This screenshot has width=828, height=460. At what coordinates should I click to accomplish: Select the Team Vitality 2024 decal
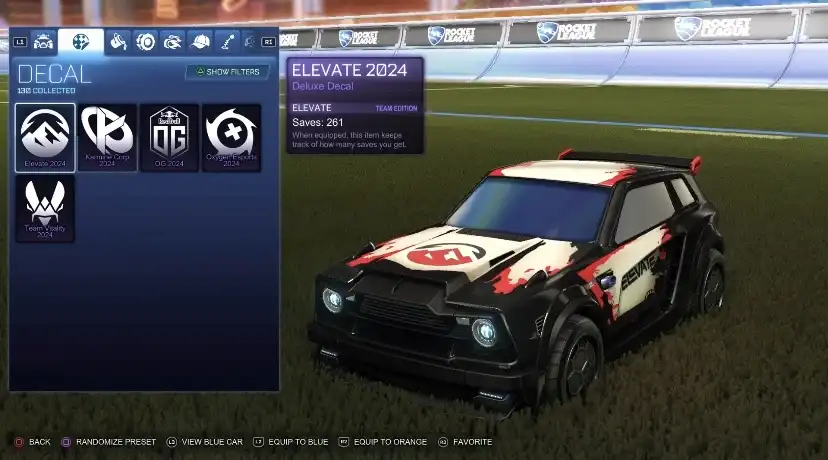45,208
